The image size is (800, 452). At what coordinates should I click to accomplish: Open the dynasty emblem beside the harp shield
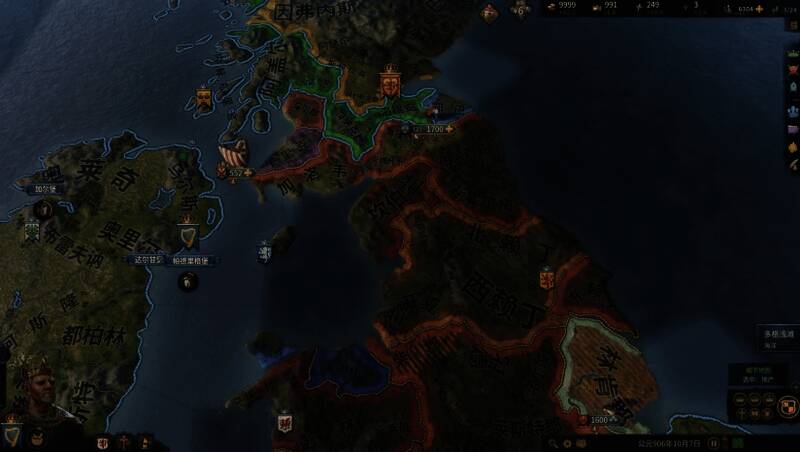tap(37, 436)
